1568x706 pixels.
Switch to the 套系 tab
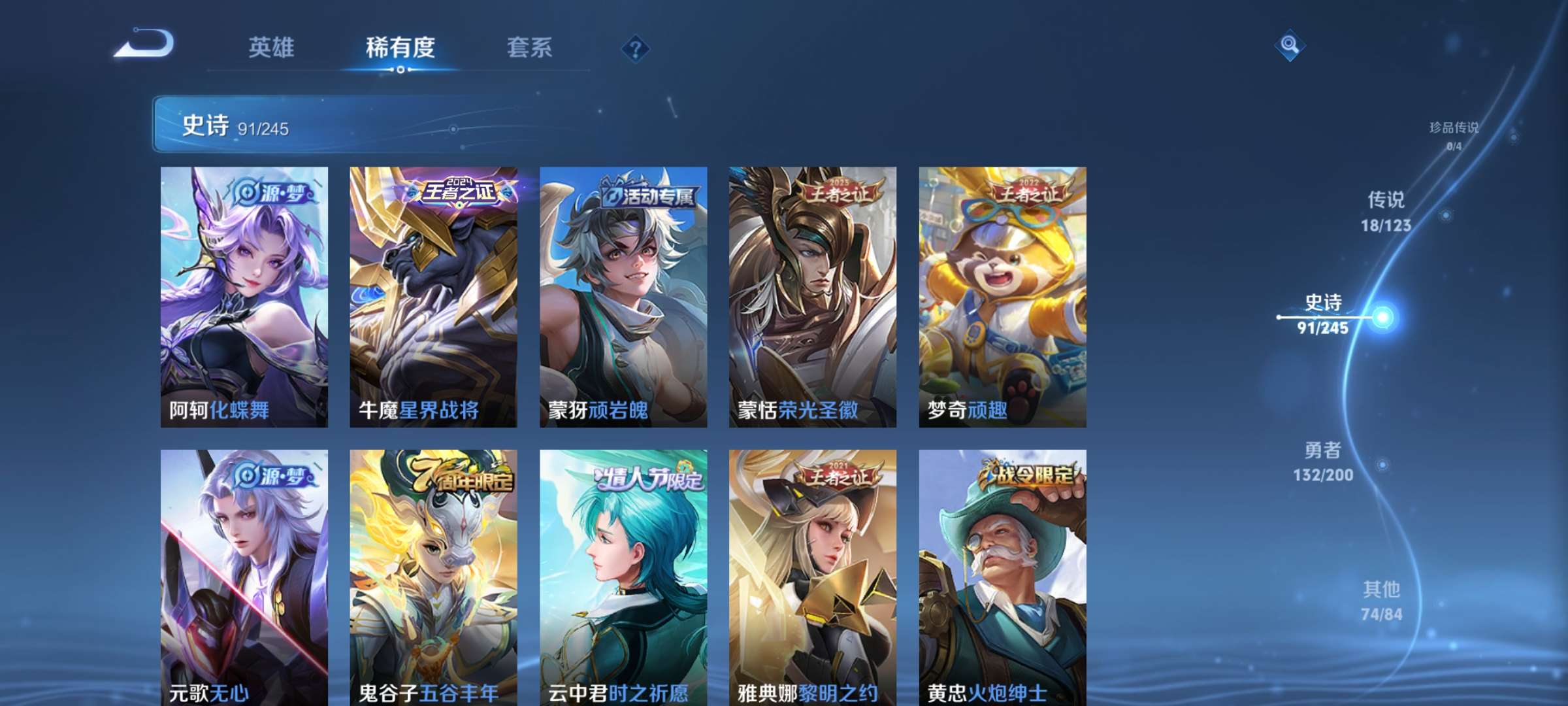pyautogui.click(x=531, y=47)
